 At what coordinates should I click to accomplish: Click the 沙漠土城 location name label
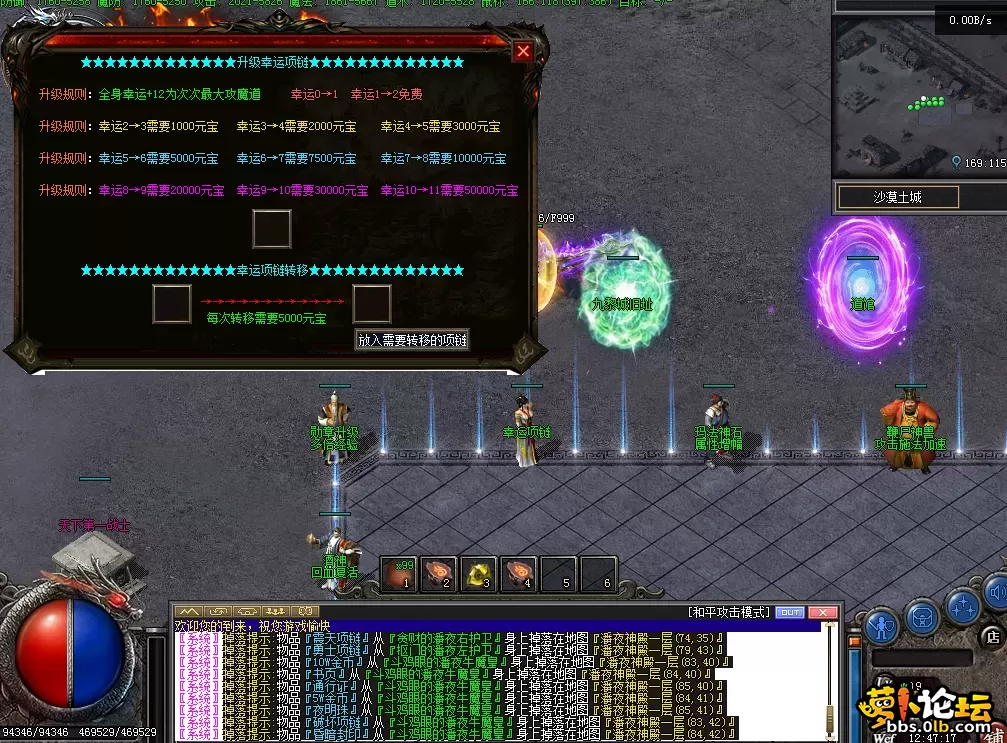point(897,197)
